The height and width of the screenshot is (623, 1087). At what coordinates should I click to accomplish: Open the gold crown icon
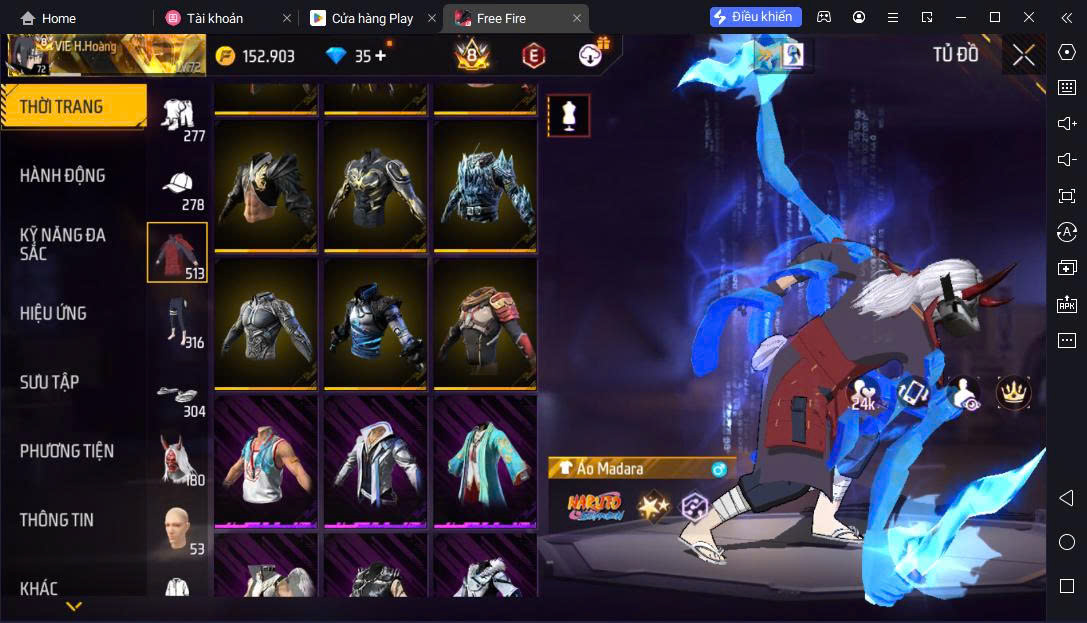point(1013,392)
